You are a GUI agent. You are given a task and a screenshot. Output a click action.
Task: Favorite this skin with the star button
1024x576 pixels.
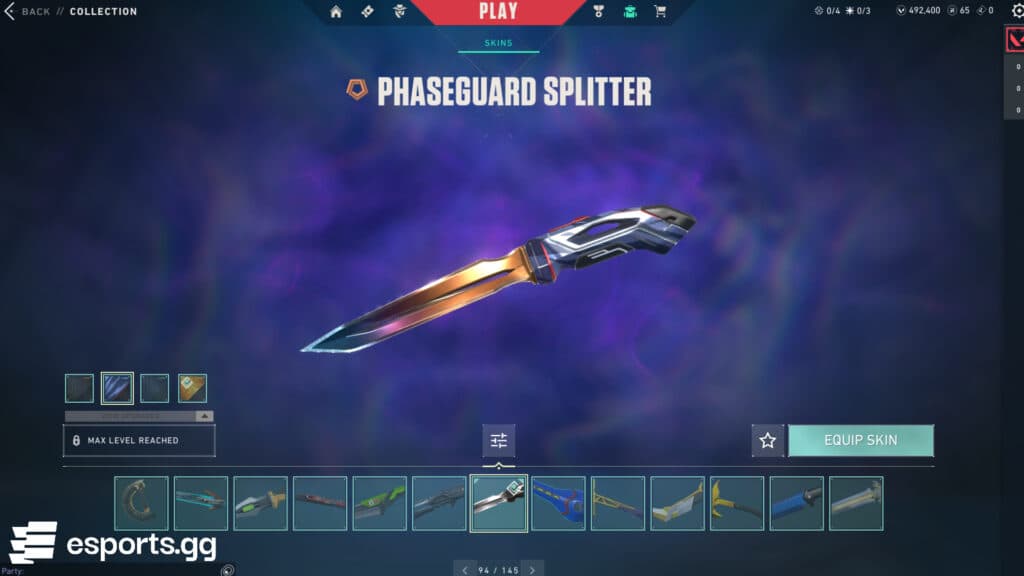pyautogui.click(x=767, y=440)
